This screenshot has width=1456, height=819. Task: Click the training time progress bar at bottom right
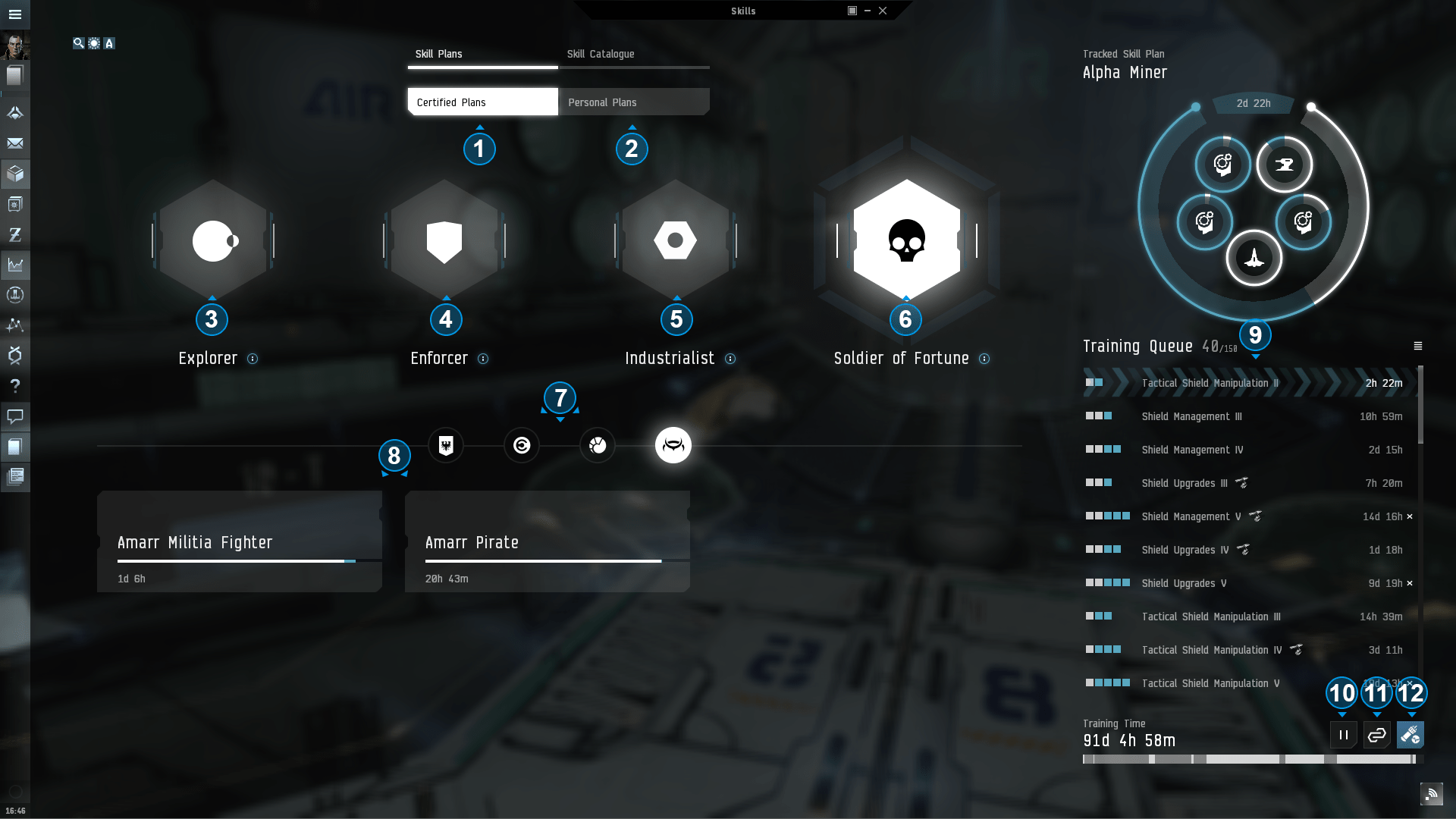1251,758
